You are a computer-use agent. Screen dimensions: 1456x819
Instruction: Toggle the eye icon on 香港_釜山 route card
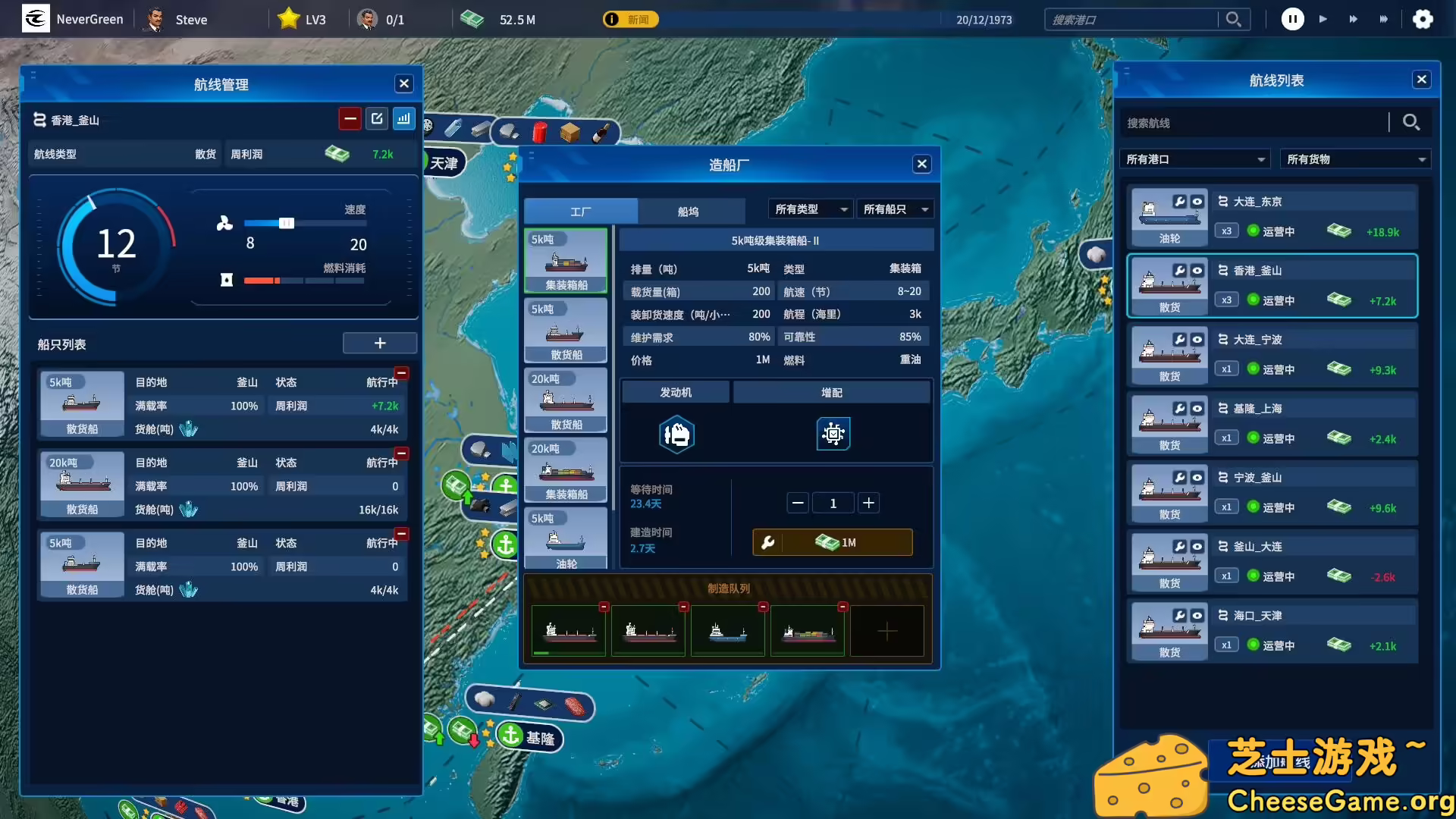1198,271
